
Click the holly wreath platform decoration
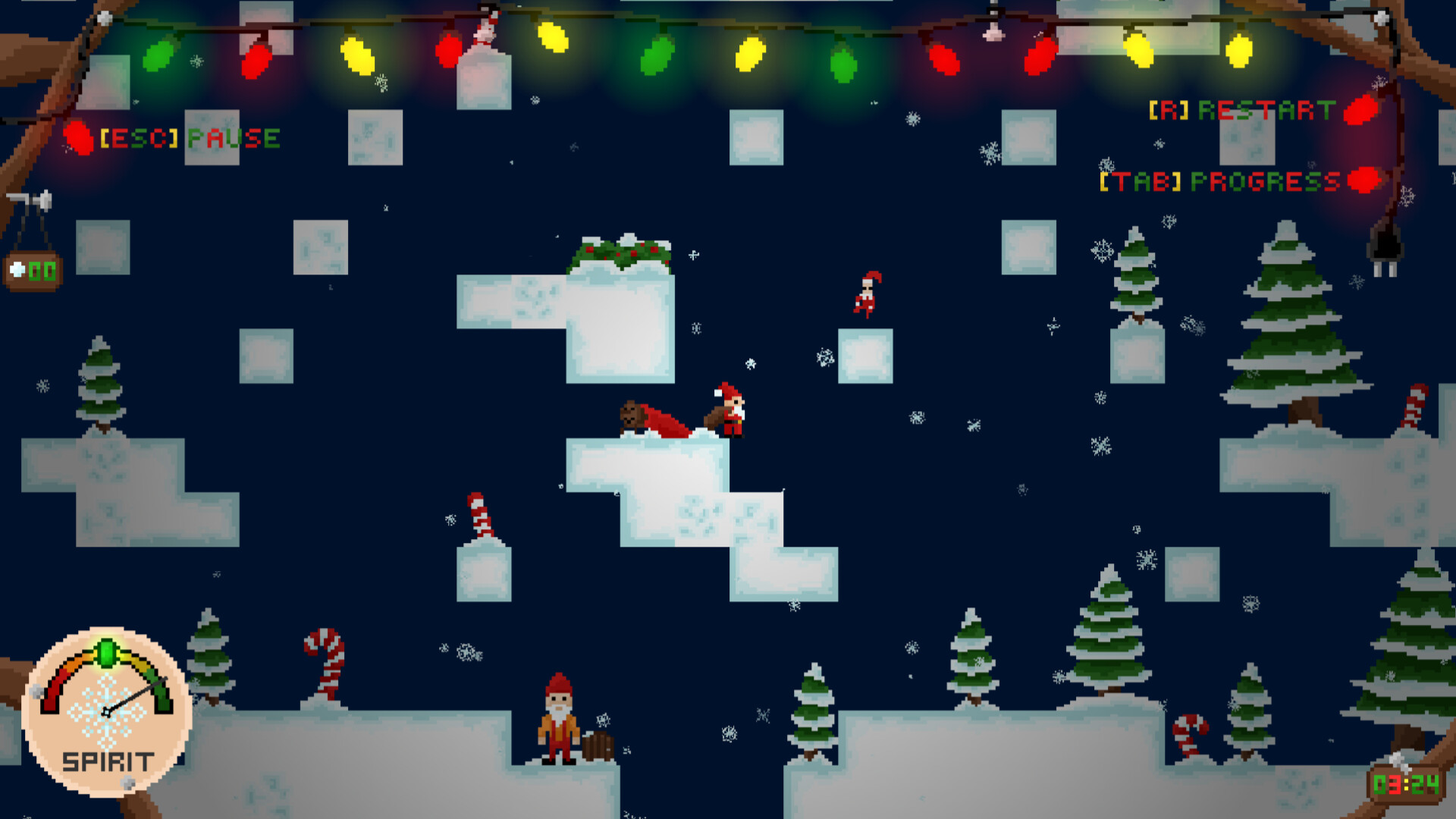pyautogui.click(x=620, y=250)
